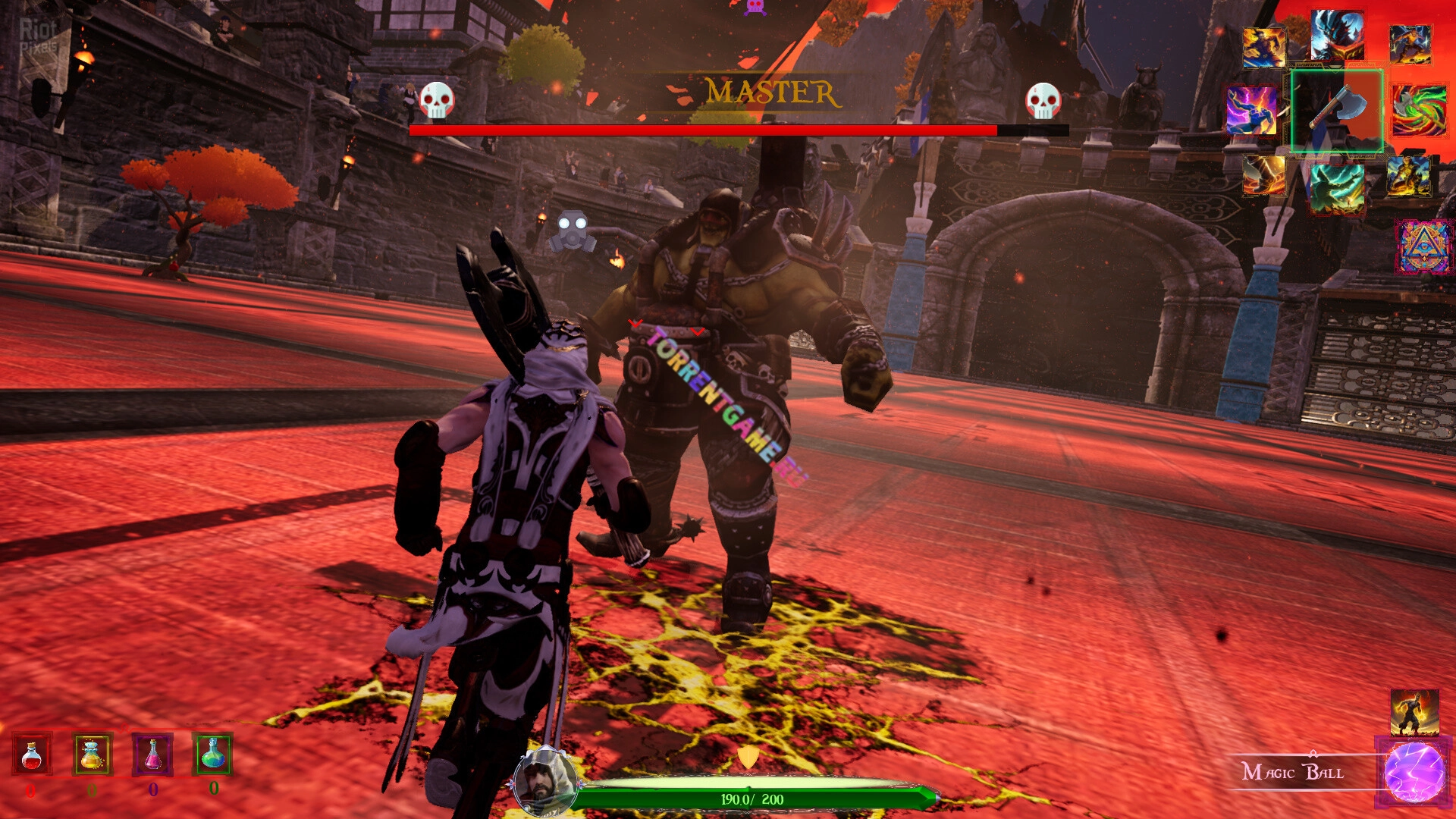
Task: Click the all-seeing eye pyramid icon
Action: point(1423,246)
